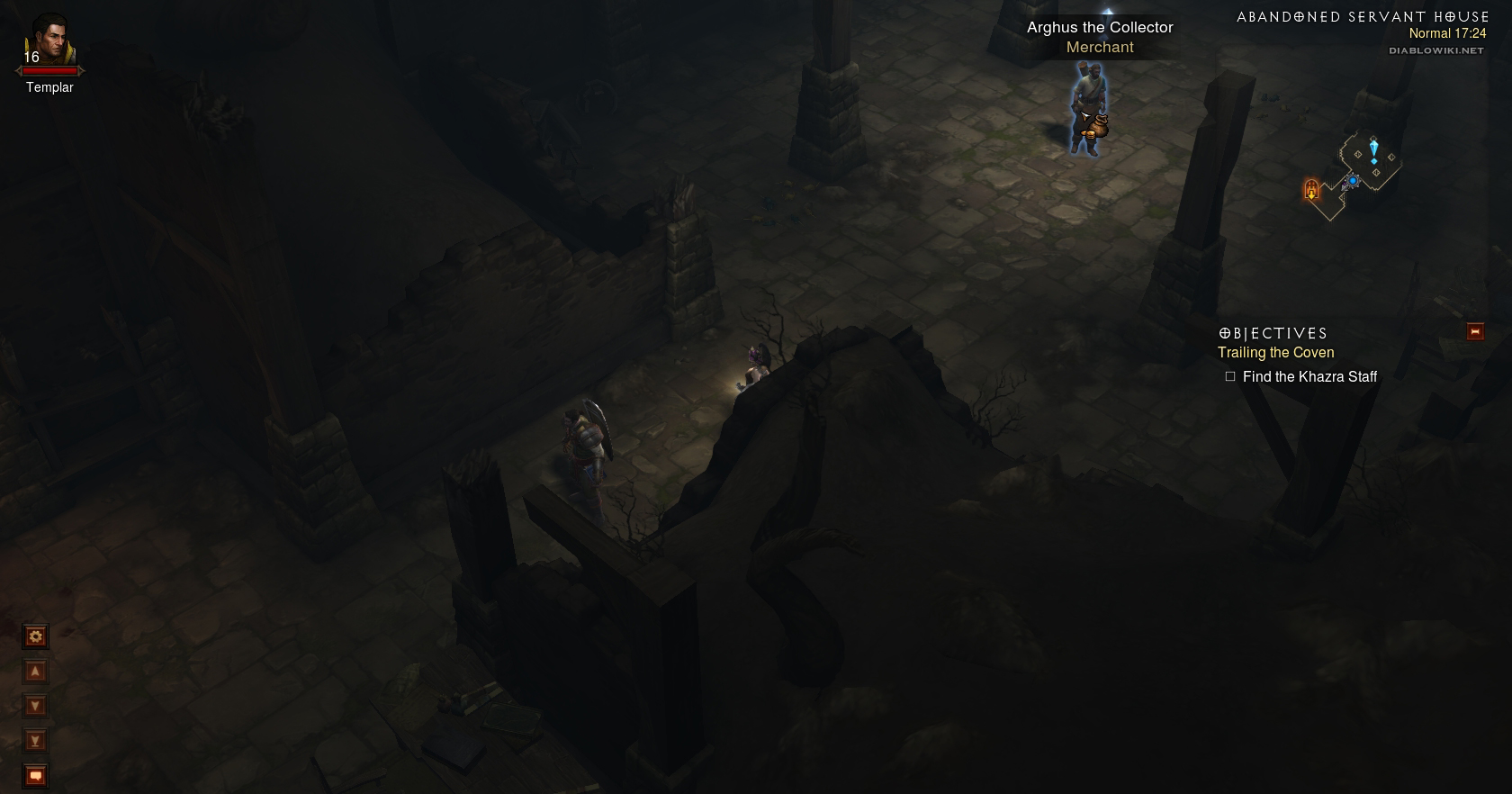Open the chat speech bubble button
Image resolution: width=1512 pixels, height=794 pixels.
(35, 775)
